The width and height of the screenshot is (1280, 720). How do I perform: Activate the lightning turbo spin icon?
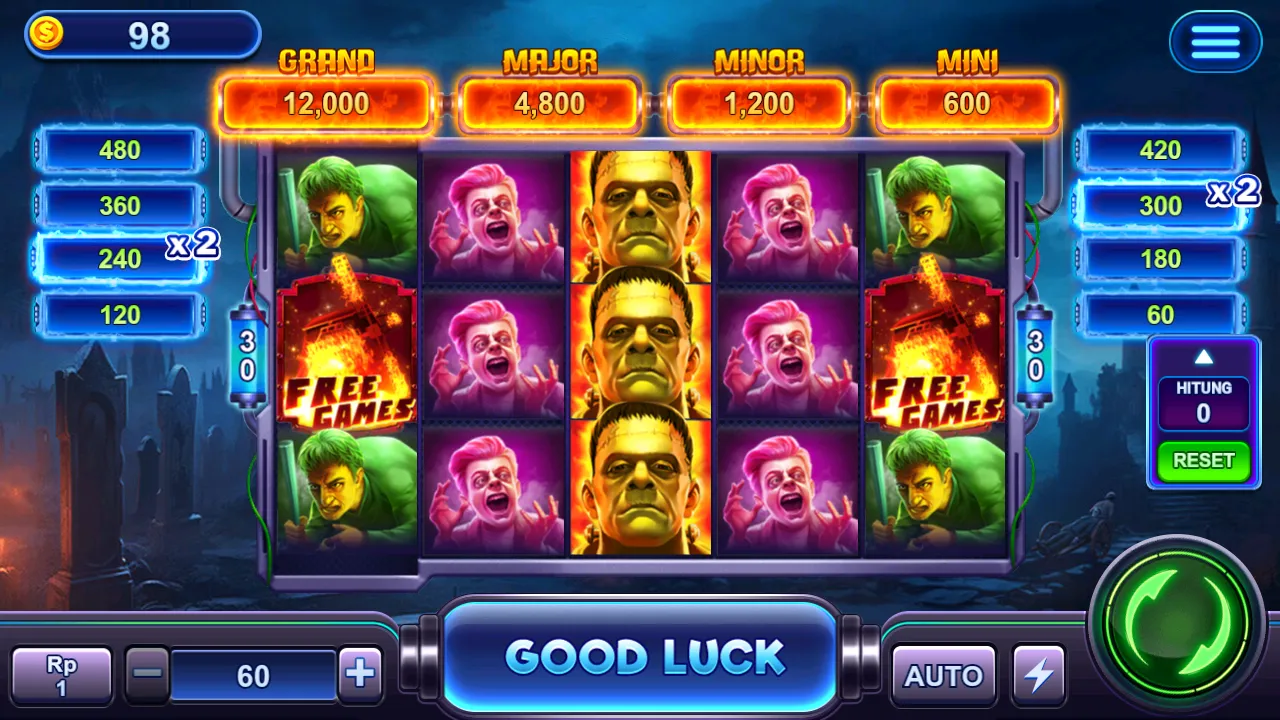[1040, 673]
